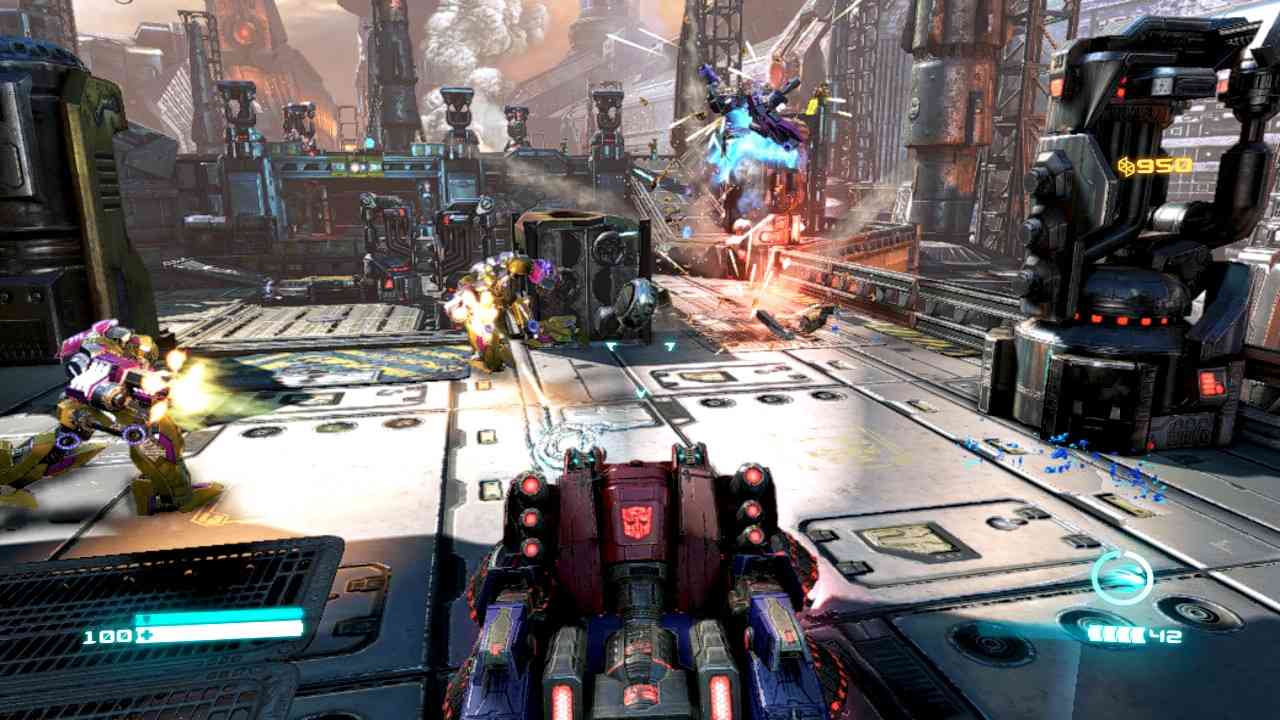Click the health plus icon beside the bar
The height and width of the screenshot is (720, 1280).
coord(147,635)
